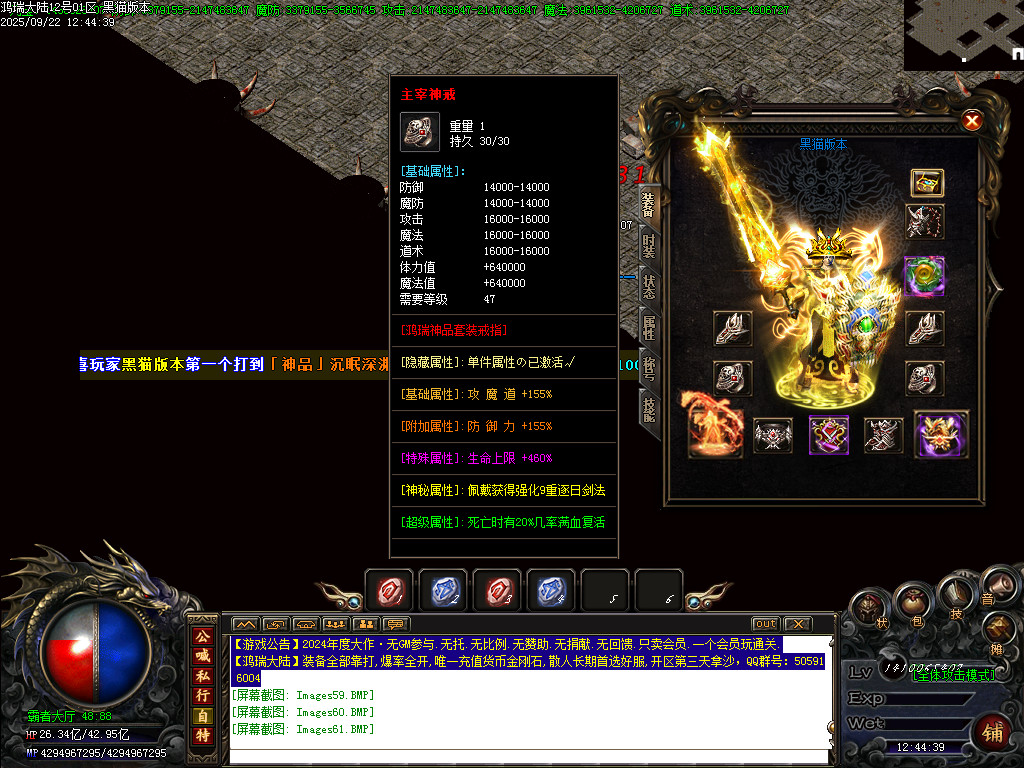The image size is (1024, 768).
Task: Open the minimap in the corner
Action: point(963,35)
